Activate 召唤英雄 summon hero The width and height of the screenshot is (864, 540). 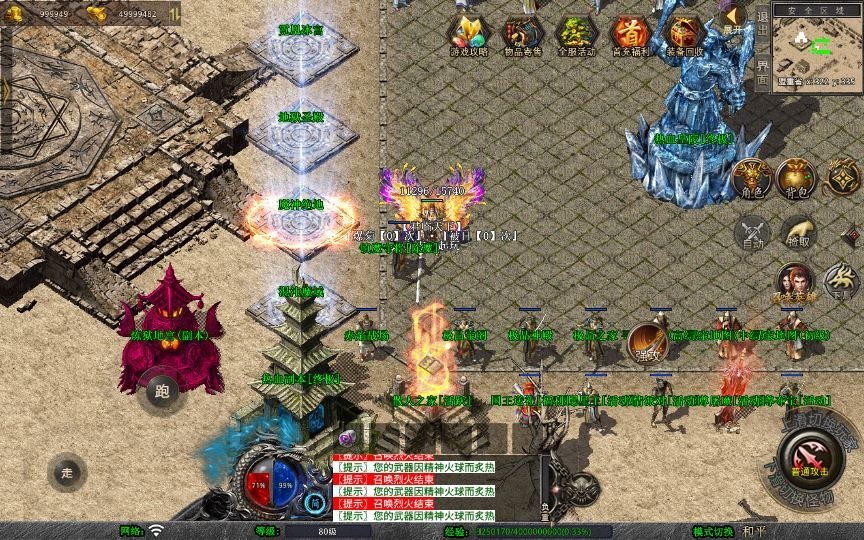[796, 283]
